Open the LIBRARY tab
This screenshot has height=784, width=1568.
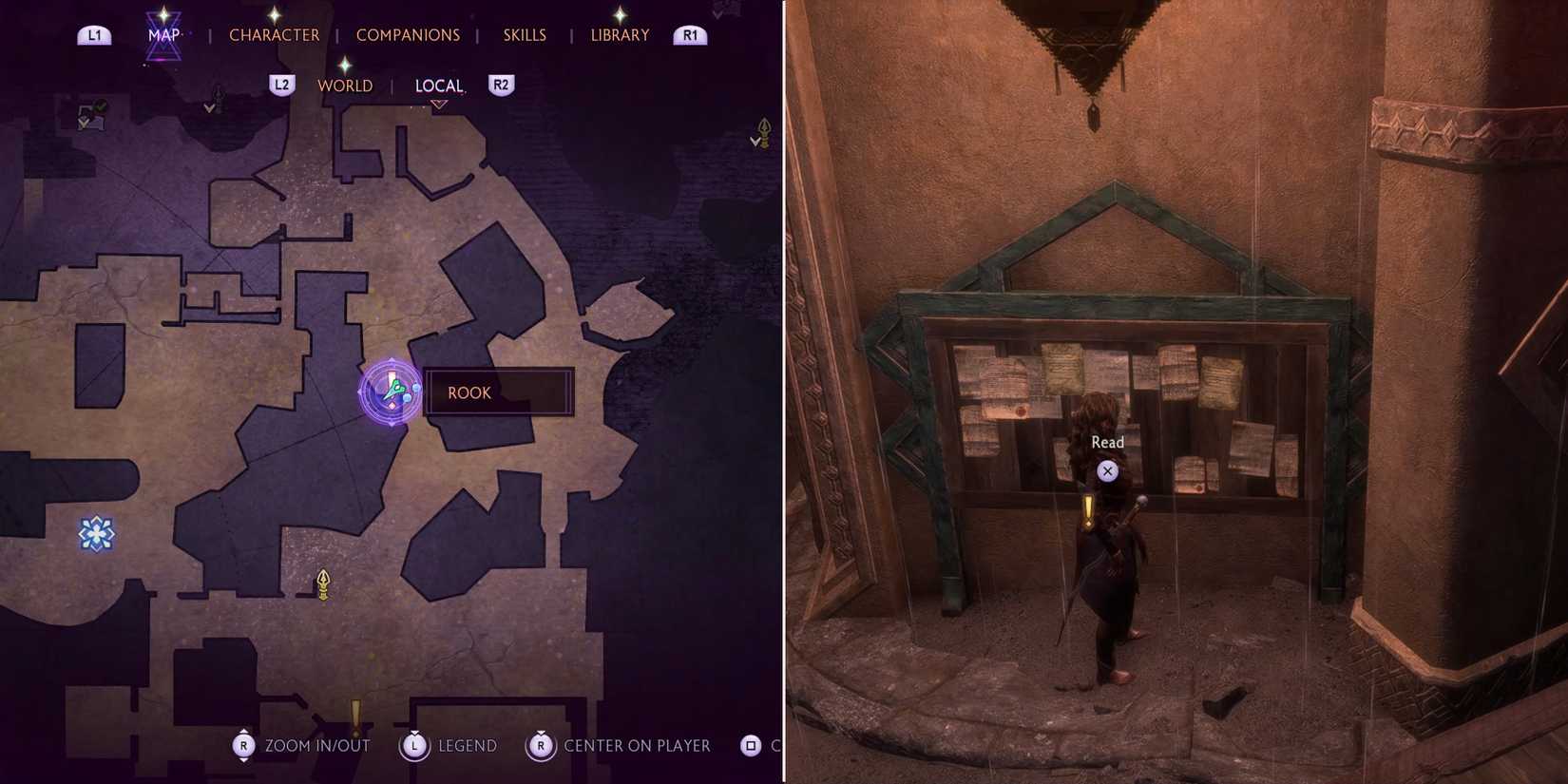[x=619, y=34]
